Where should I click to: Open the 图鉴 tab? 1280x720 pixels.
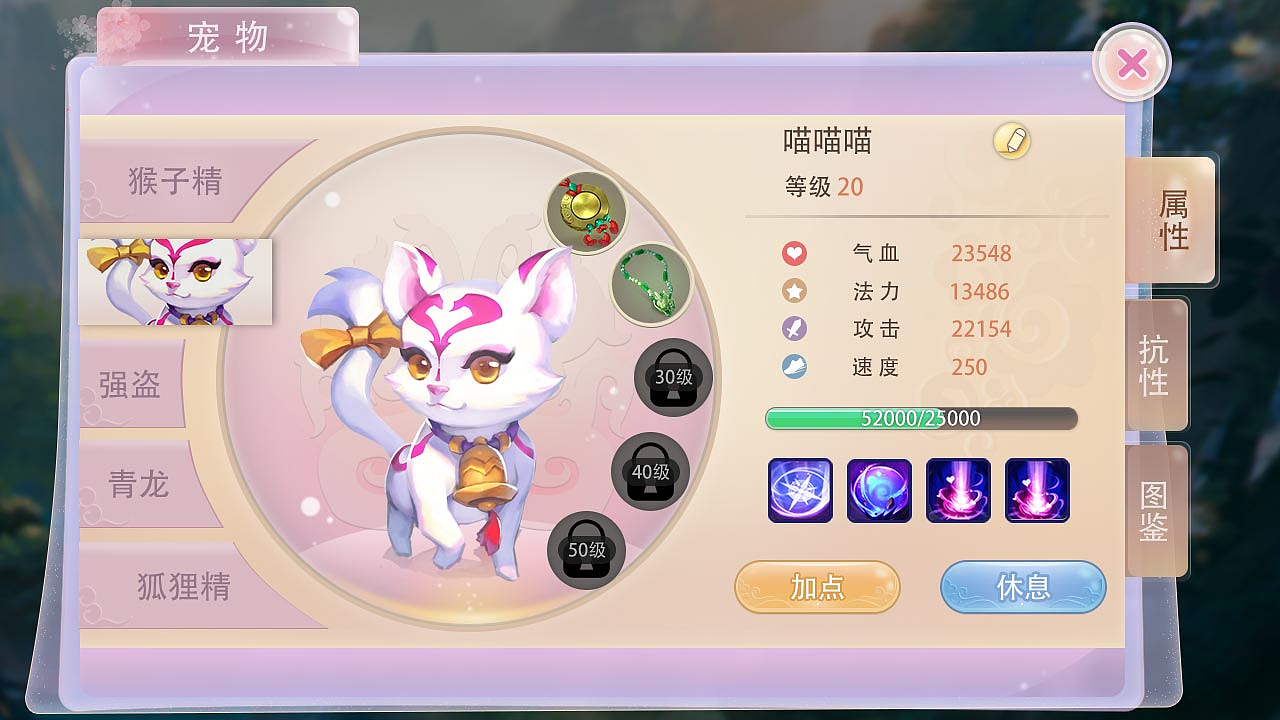(1157, 508)
